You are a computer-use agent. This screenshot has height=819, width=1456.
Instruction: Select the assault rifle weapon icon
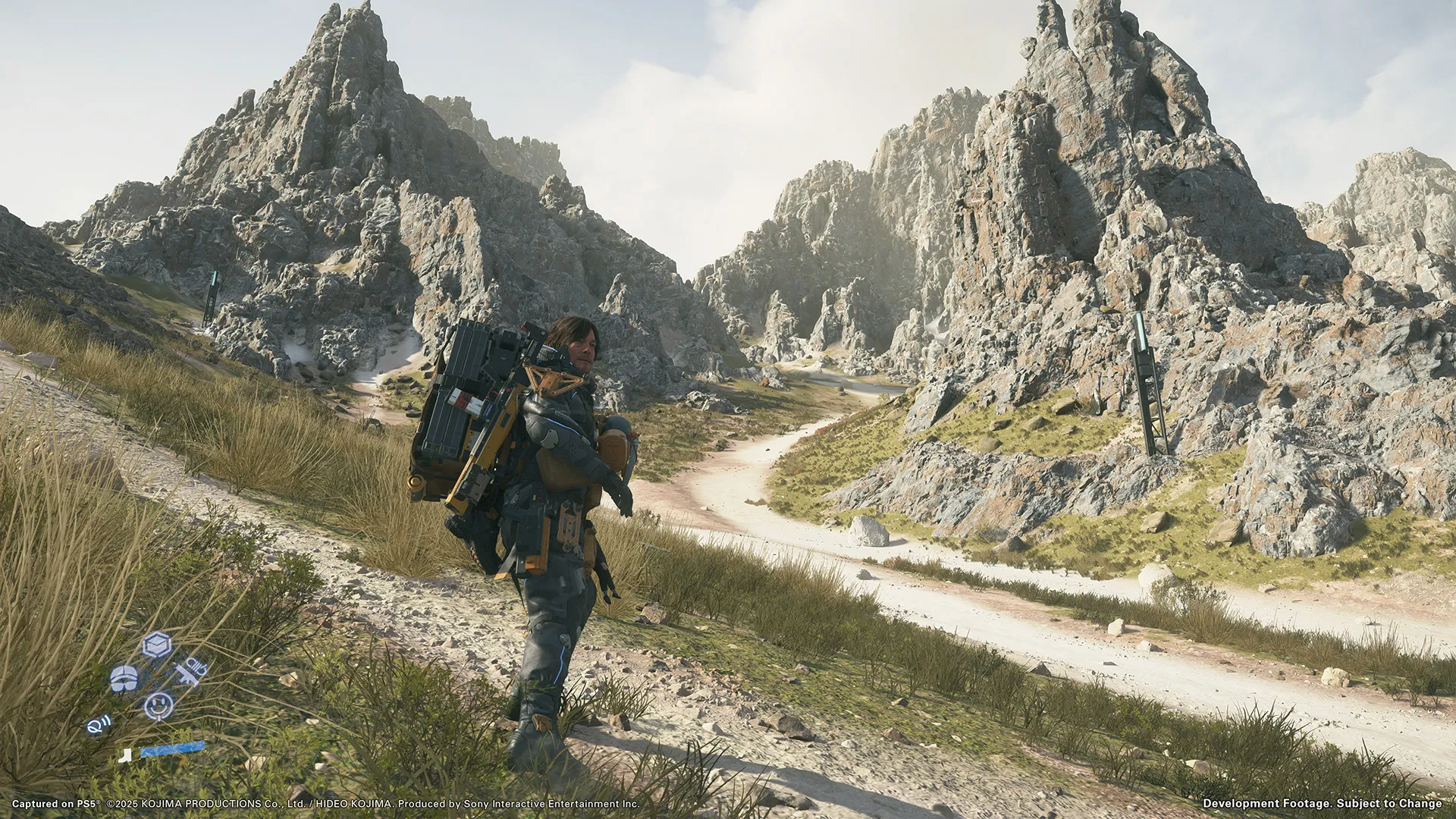coord(187,675)
